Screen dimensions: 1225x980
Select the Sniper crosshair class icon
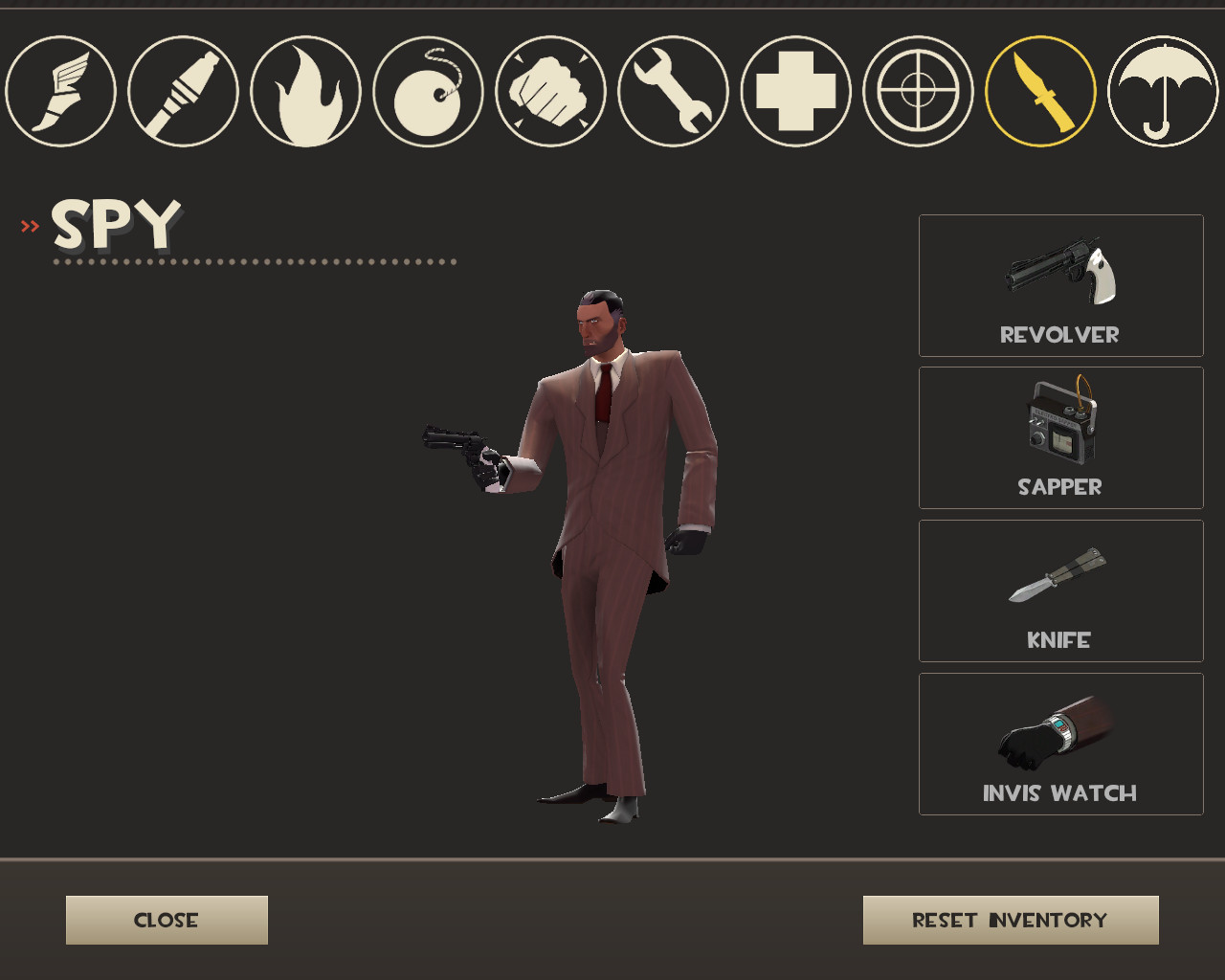(x=917, y=90)
